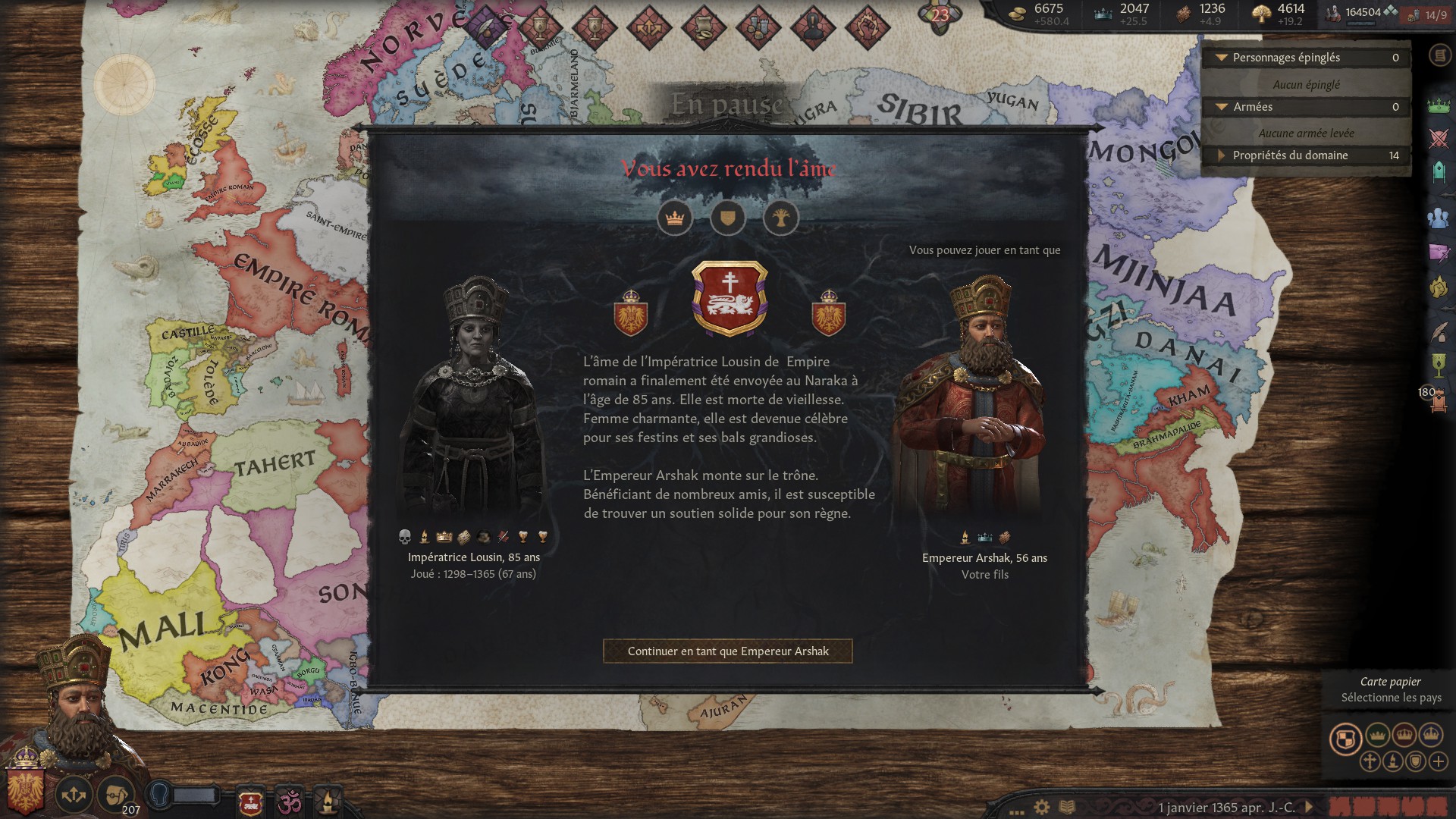1456x819 pixels.
Task: Open the encyclopedia book icon
Action: [1067, 807]
